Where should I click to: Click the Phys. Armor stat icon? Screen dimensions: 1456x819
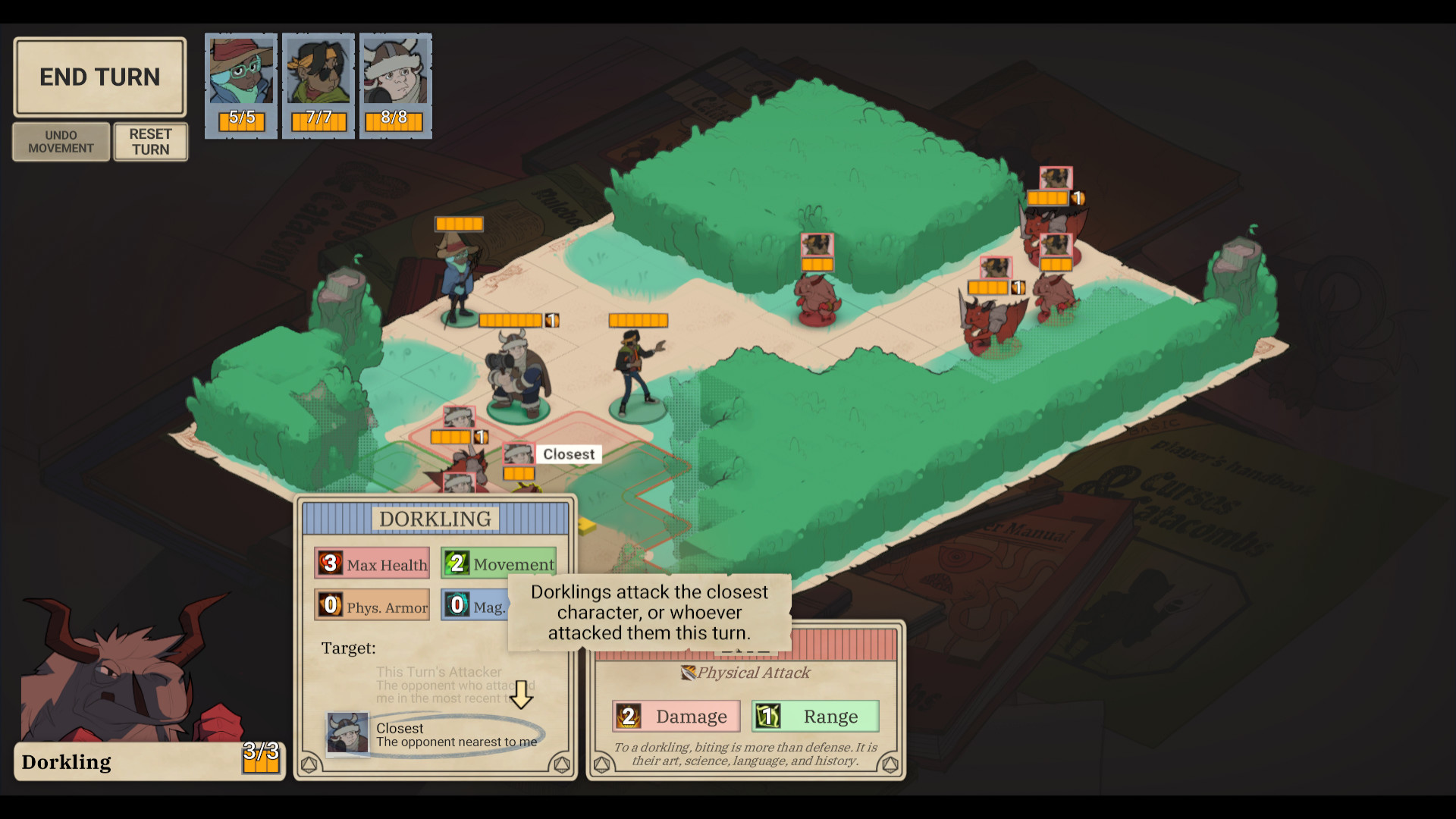point(330,604)
